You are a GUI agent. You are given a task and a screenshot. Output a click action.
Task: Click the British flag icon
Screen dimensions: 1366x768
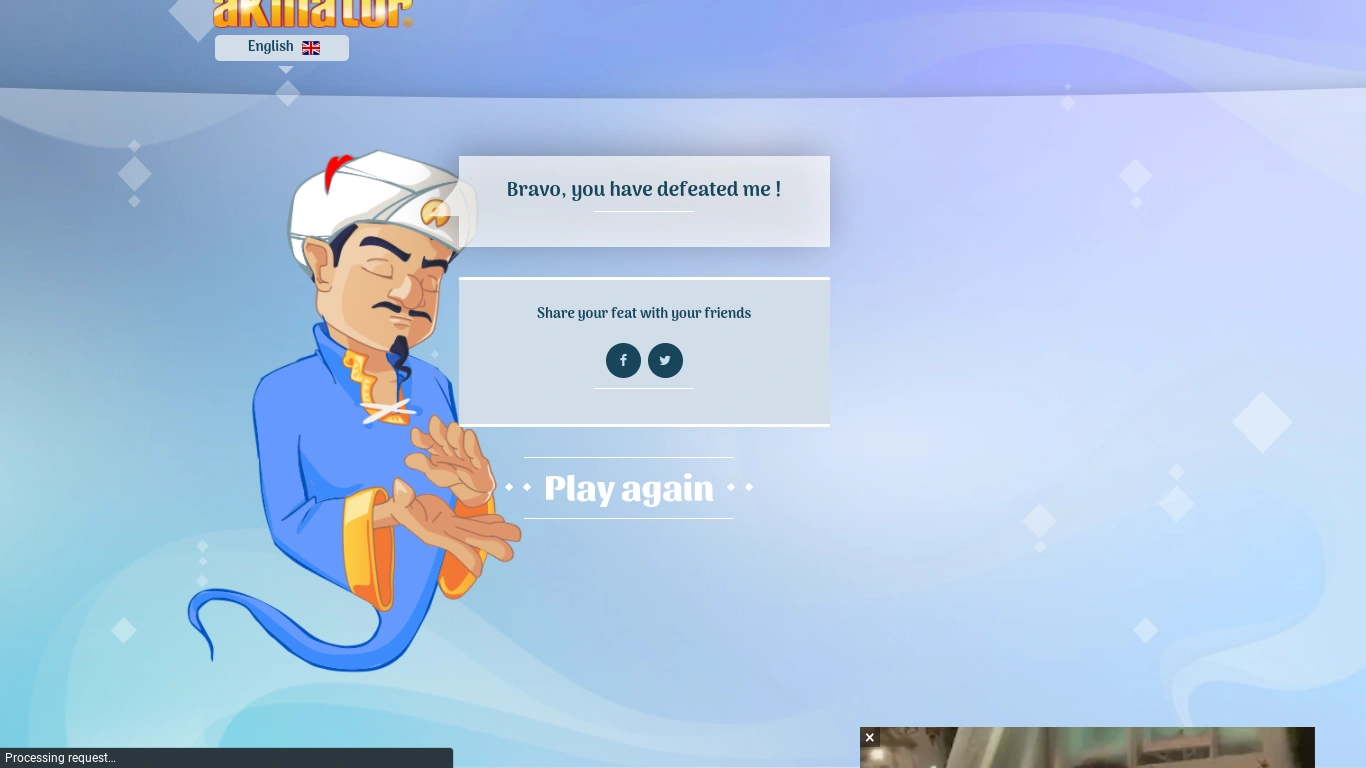click(310, 48)
